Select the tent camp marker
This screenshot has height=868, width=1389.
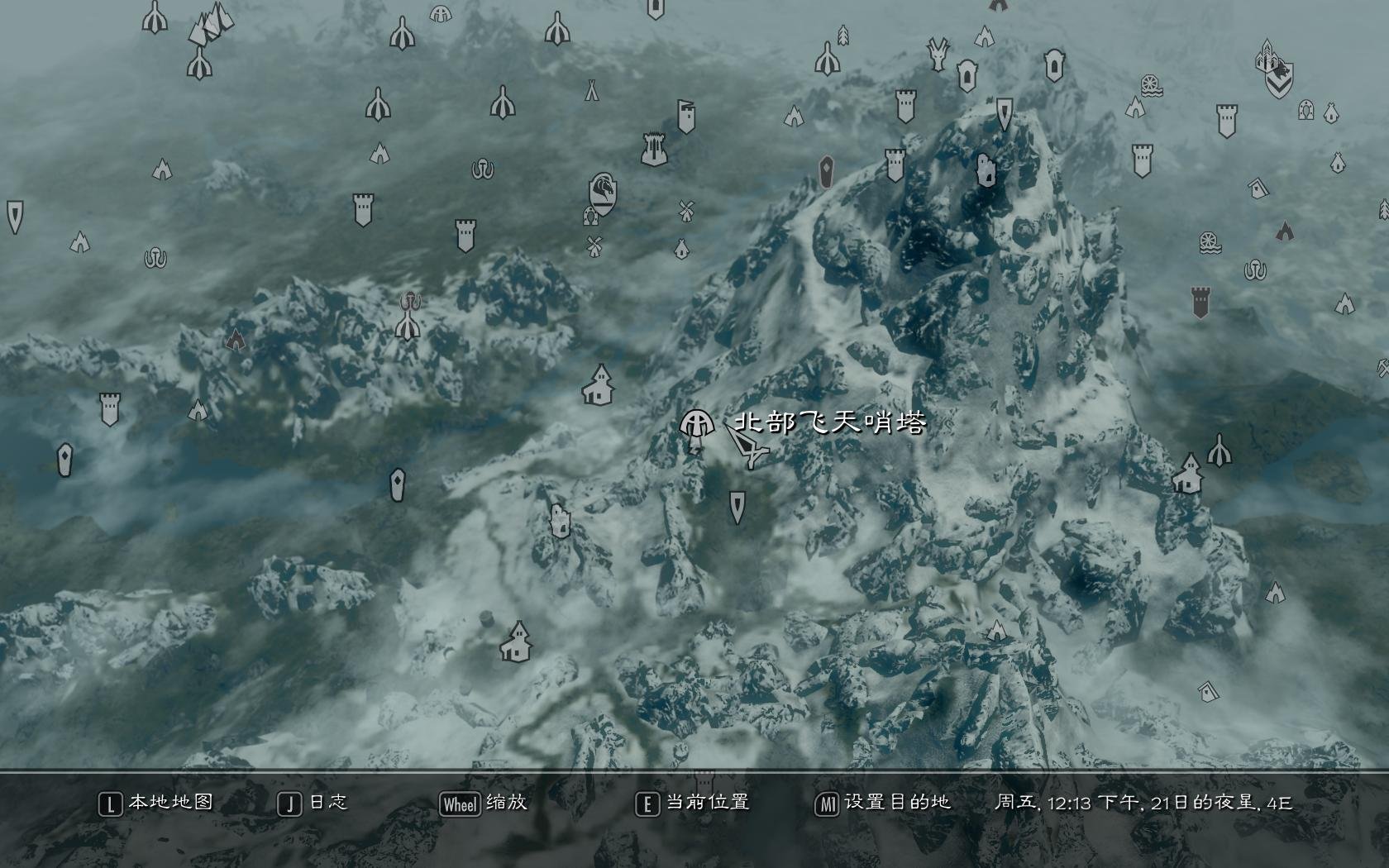point(592,89)
